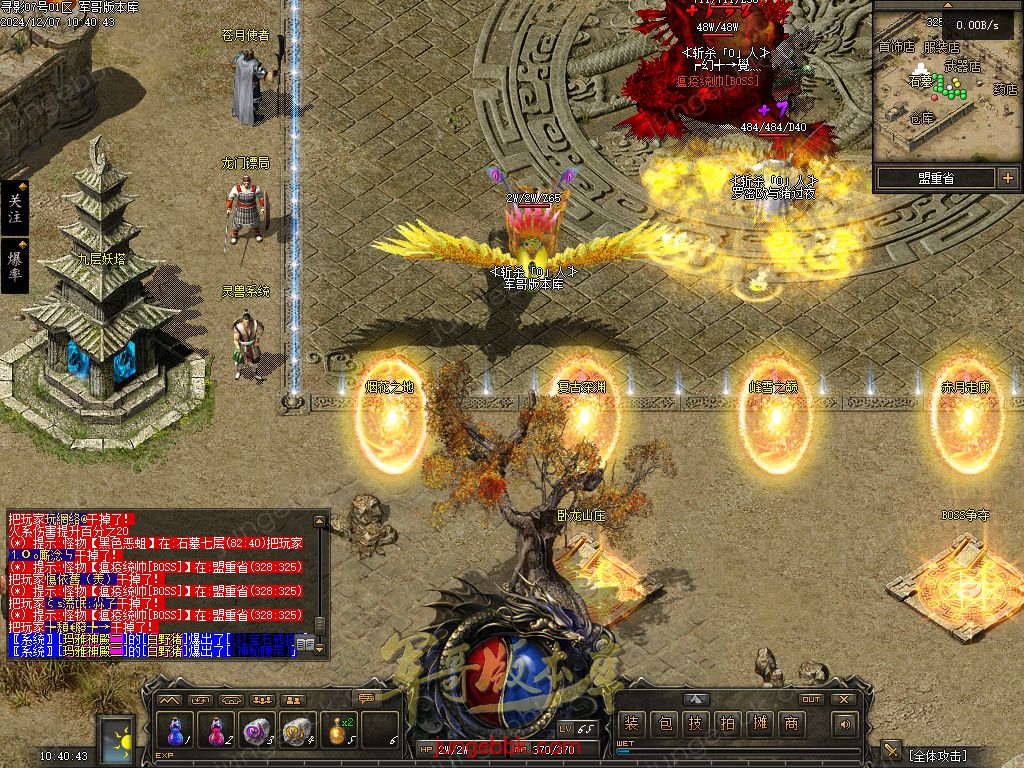Use the yellow scroll stone in slot 4
This screenshot has width=1024, height=768.
[x=299, y=731]
